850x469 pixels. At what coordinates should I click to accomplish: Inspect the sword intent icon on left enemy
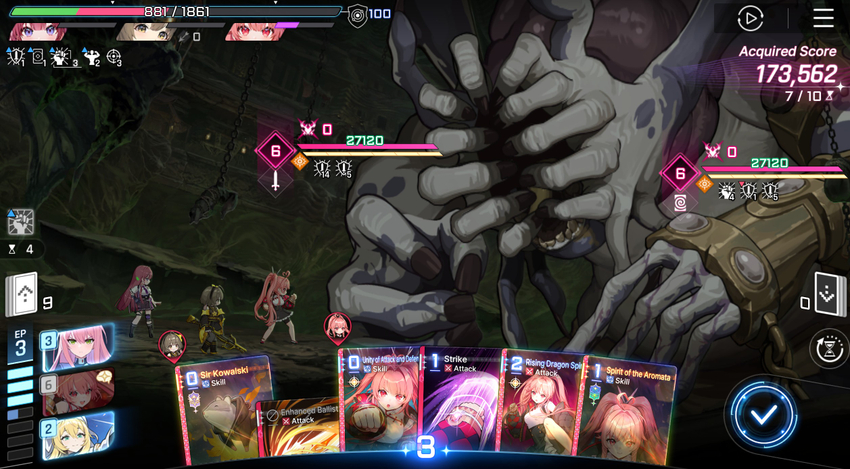tap(275, 182)
